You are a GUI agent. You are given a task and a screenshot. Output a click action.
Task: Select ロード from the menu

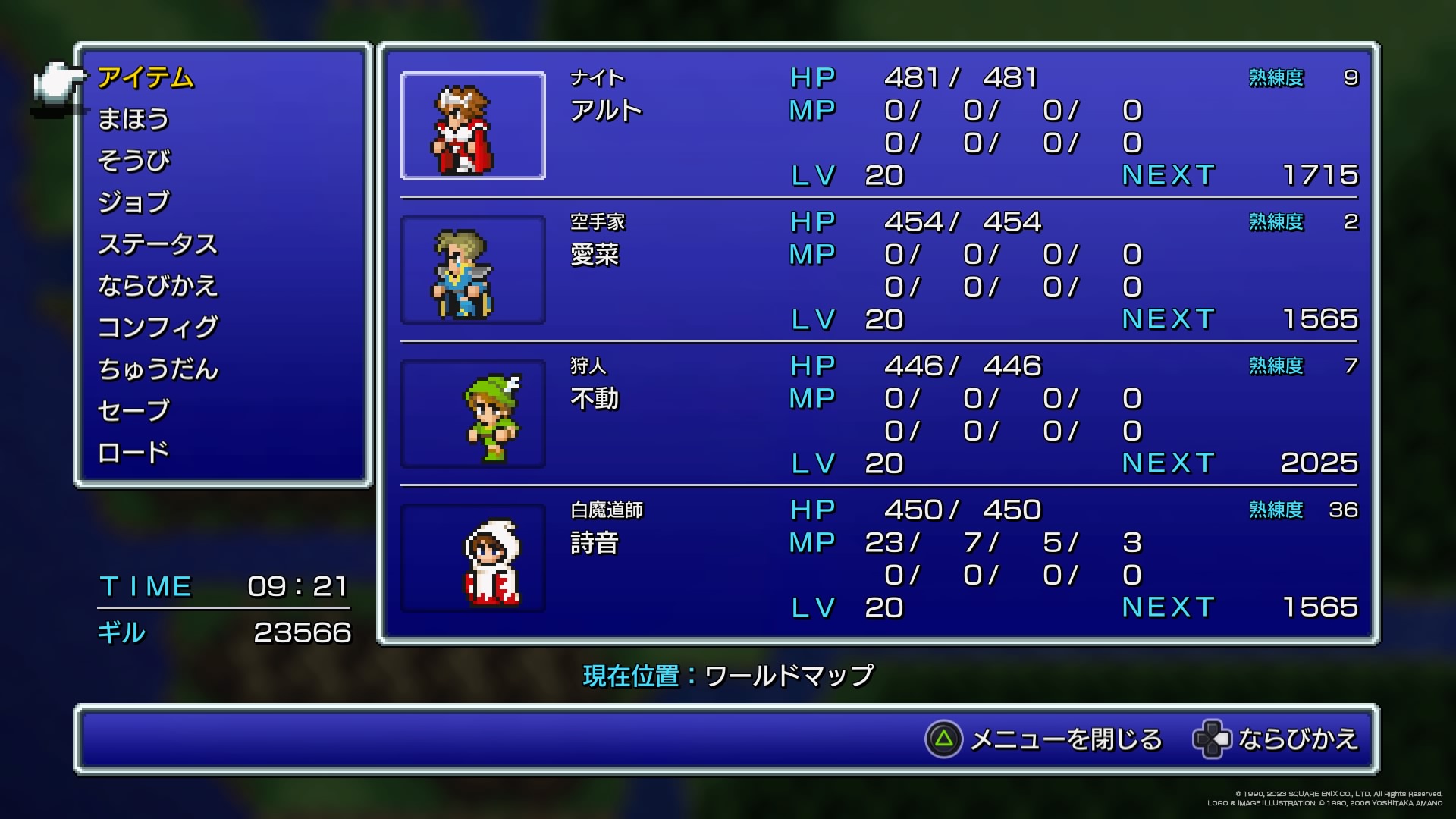[x=133, y=453]
